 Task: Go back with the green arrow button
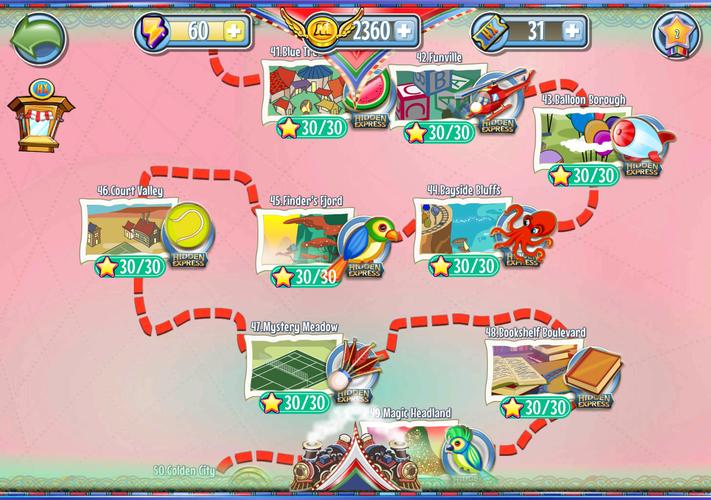point(37,39)
